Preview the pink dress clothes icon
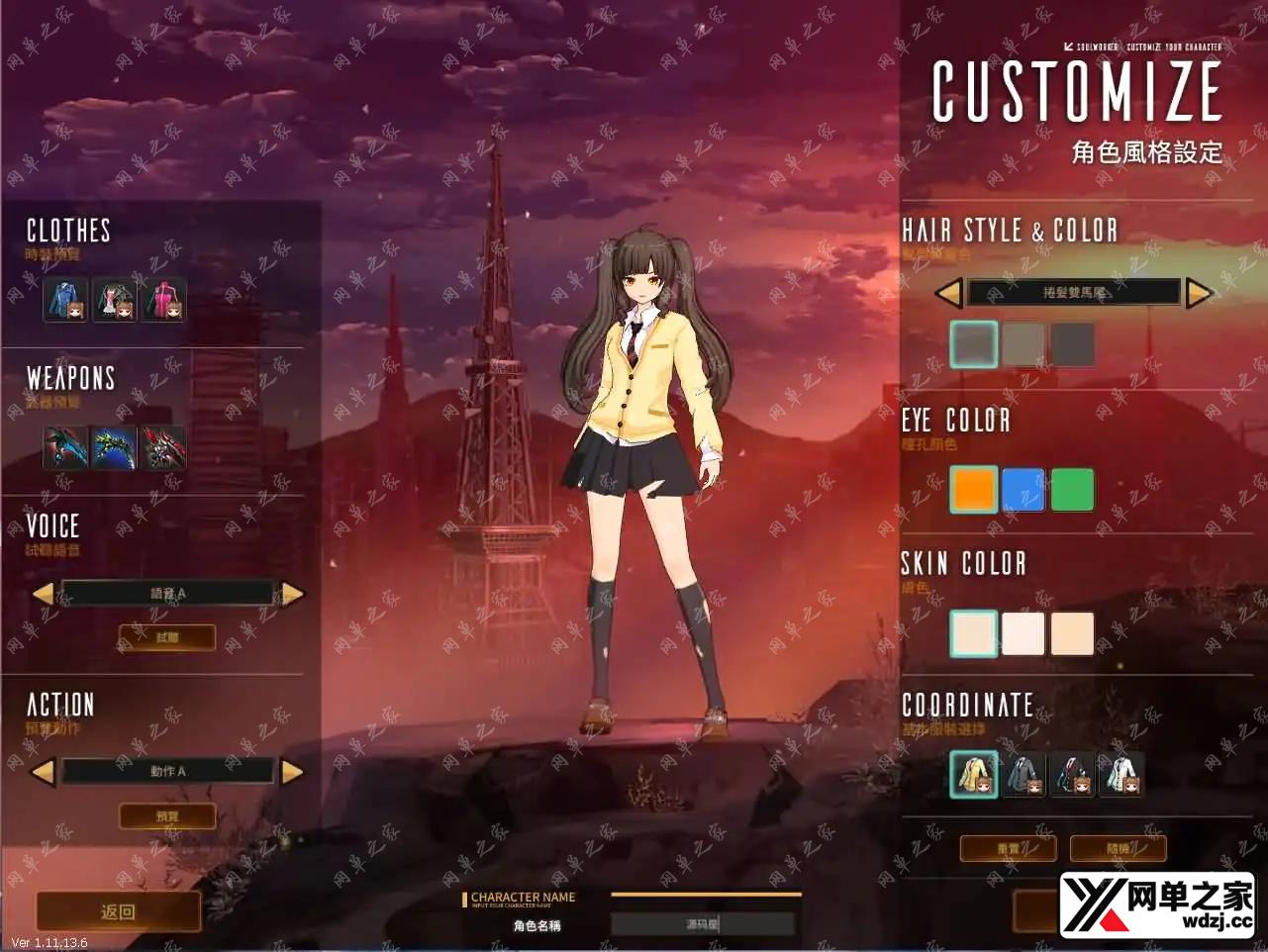1268x952 pixels. click(162, 300)
